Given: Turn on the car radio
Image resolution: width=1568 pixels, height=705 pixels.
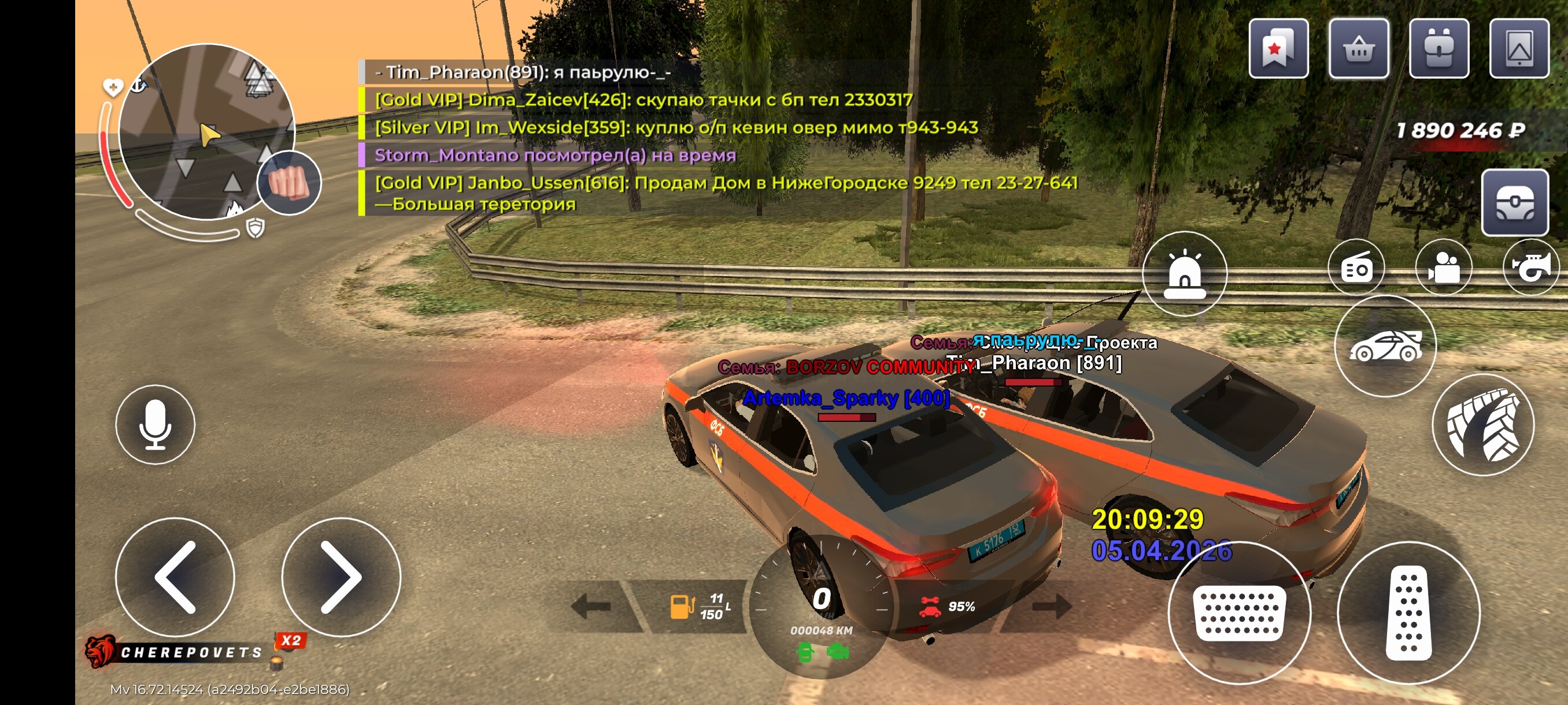Looking at the screenshot, I should (x=1357, y=268).
